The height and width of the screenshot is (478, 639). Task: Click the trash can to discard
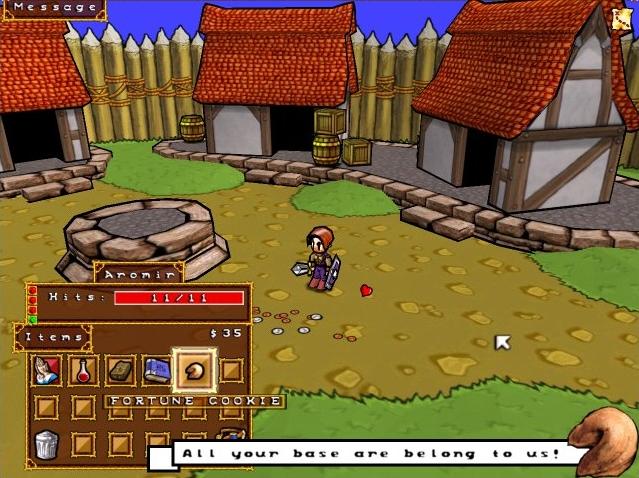[x=47, y=443]
